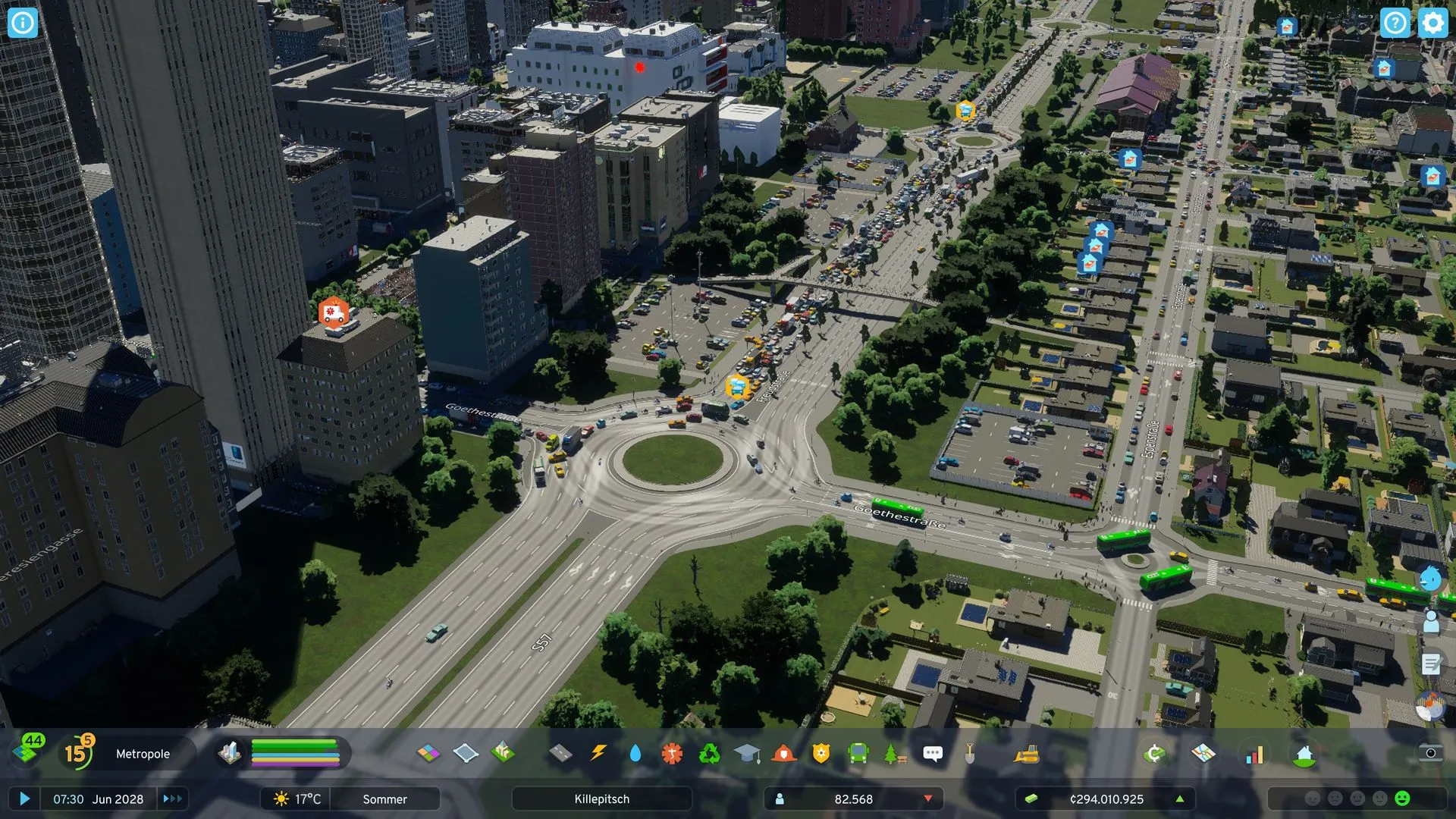
Task: Open the Roads build menu
Action: click(x=560, y=753)
